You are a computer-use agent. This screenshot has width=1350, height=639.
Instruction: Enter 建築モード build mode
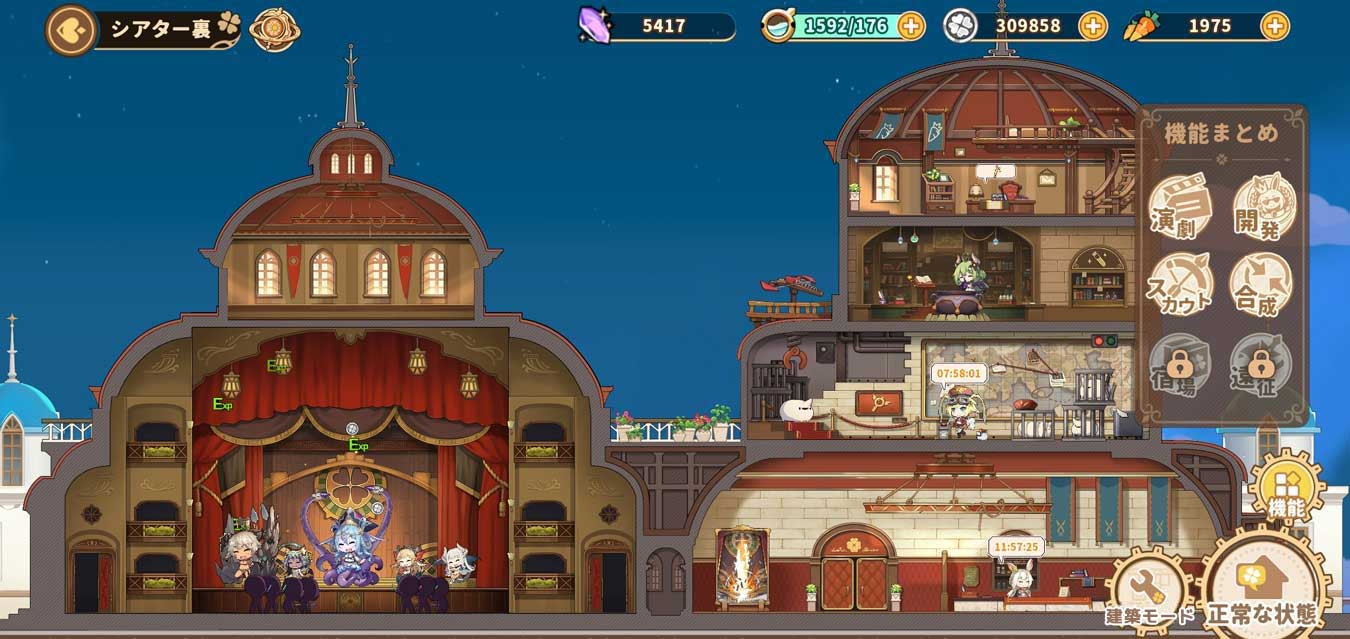tap(1150, 591)
